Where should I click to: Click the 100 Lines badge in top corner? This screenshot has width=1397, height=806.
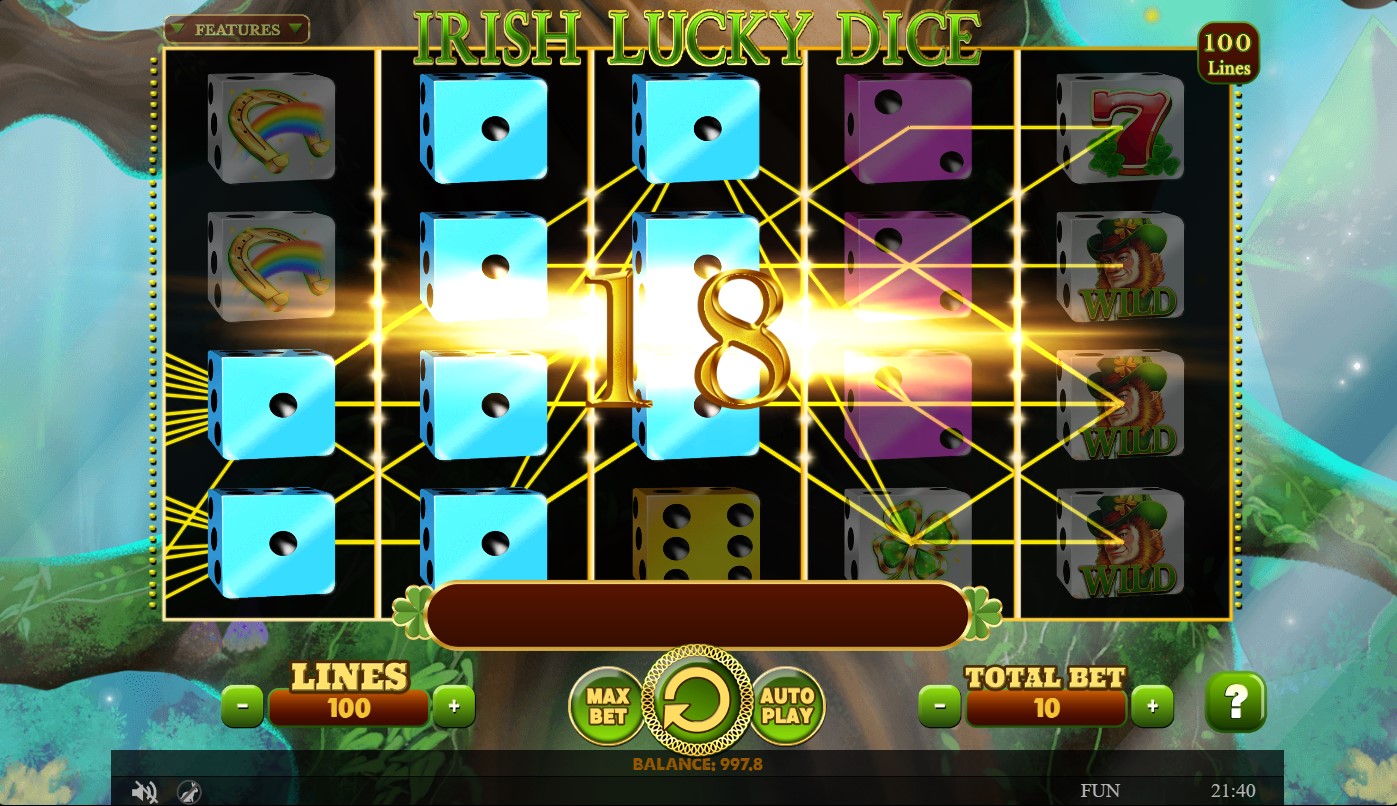point(1228,53)
